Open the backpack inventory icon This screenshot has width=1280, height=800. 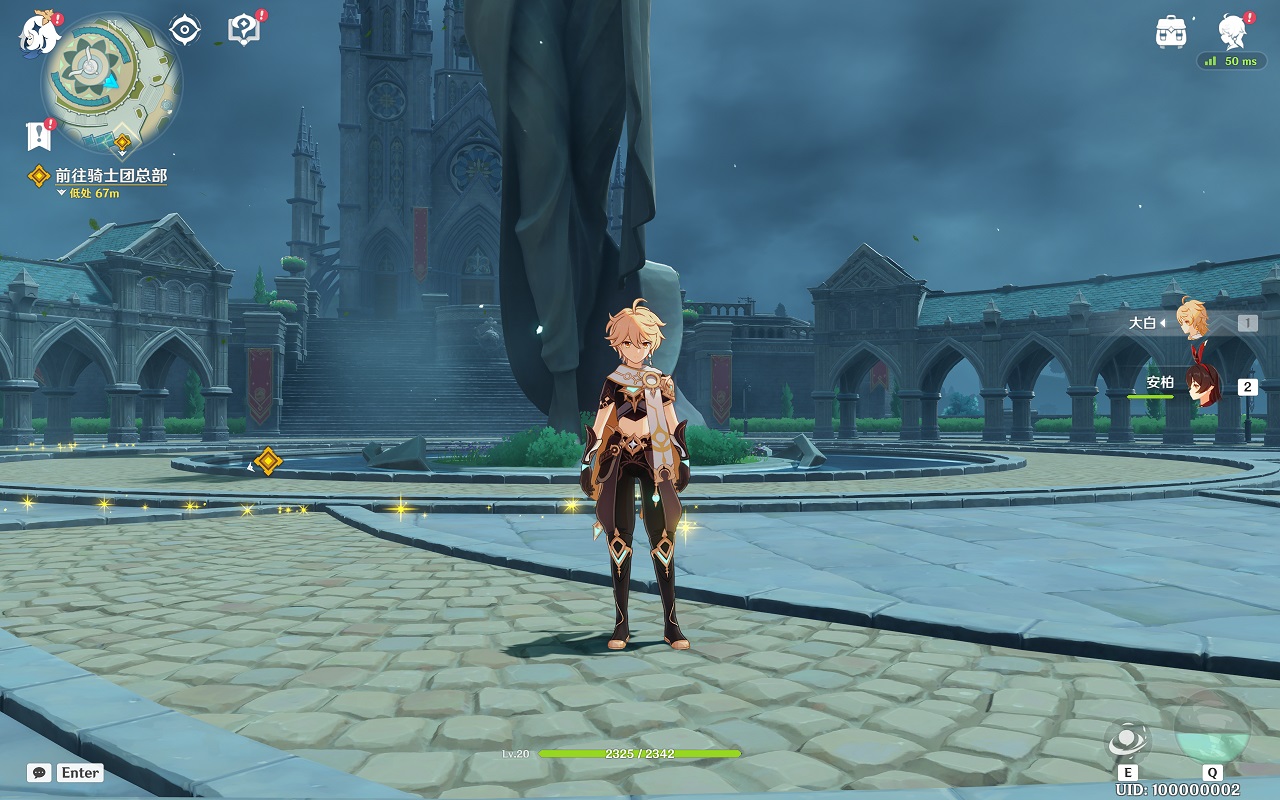(1171, 32)
